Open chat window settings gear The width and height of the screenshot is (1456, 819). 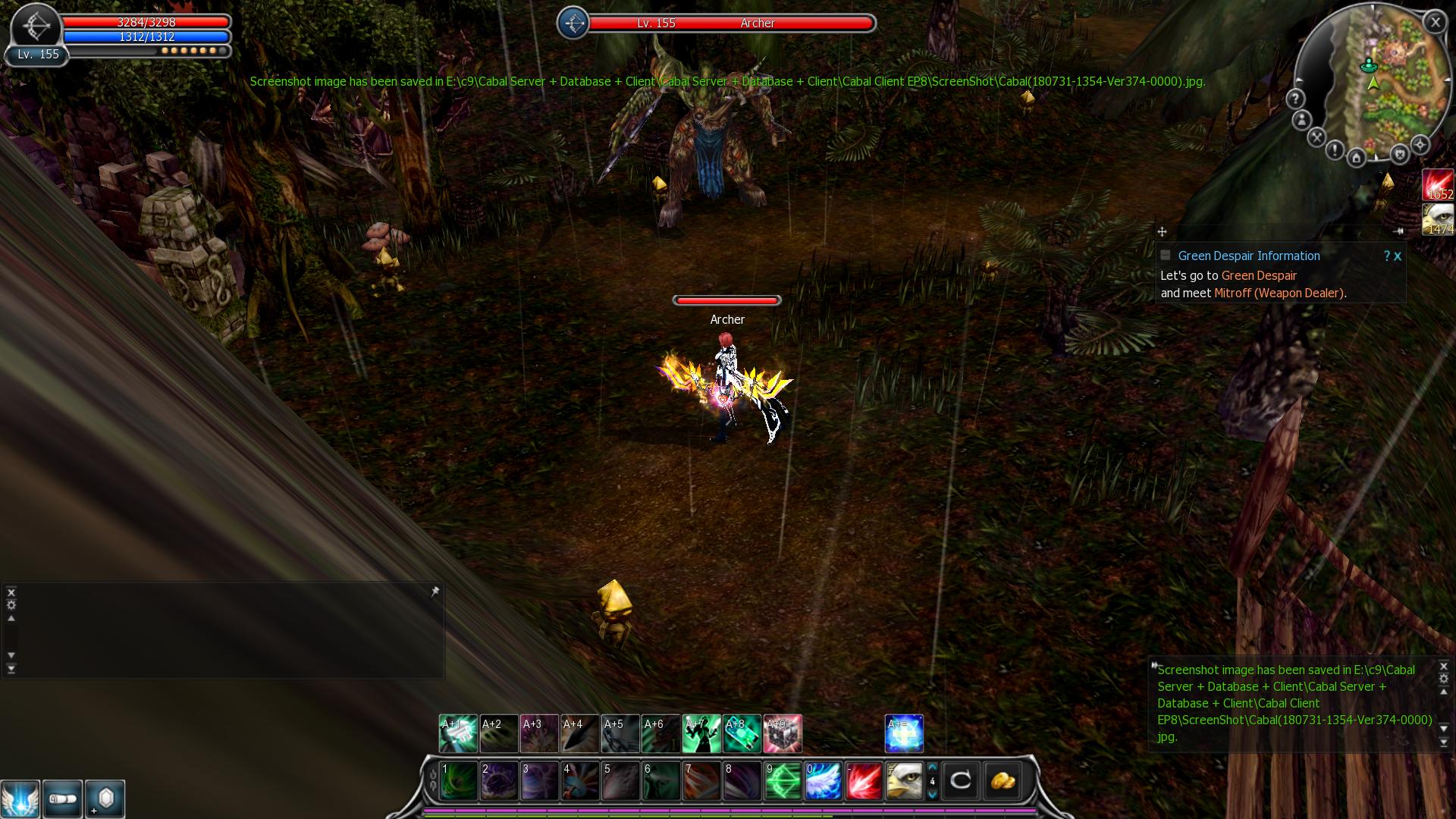coord(11,604)
